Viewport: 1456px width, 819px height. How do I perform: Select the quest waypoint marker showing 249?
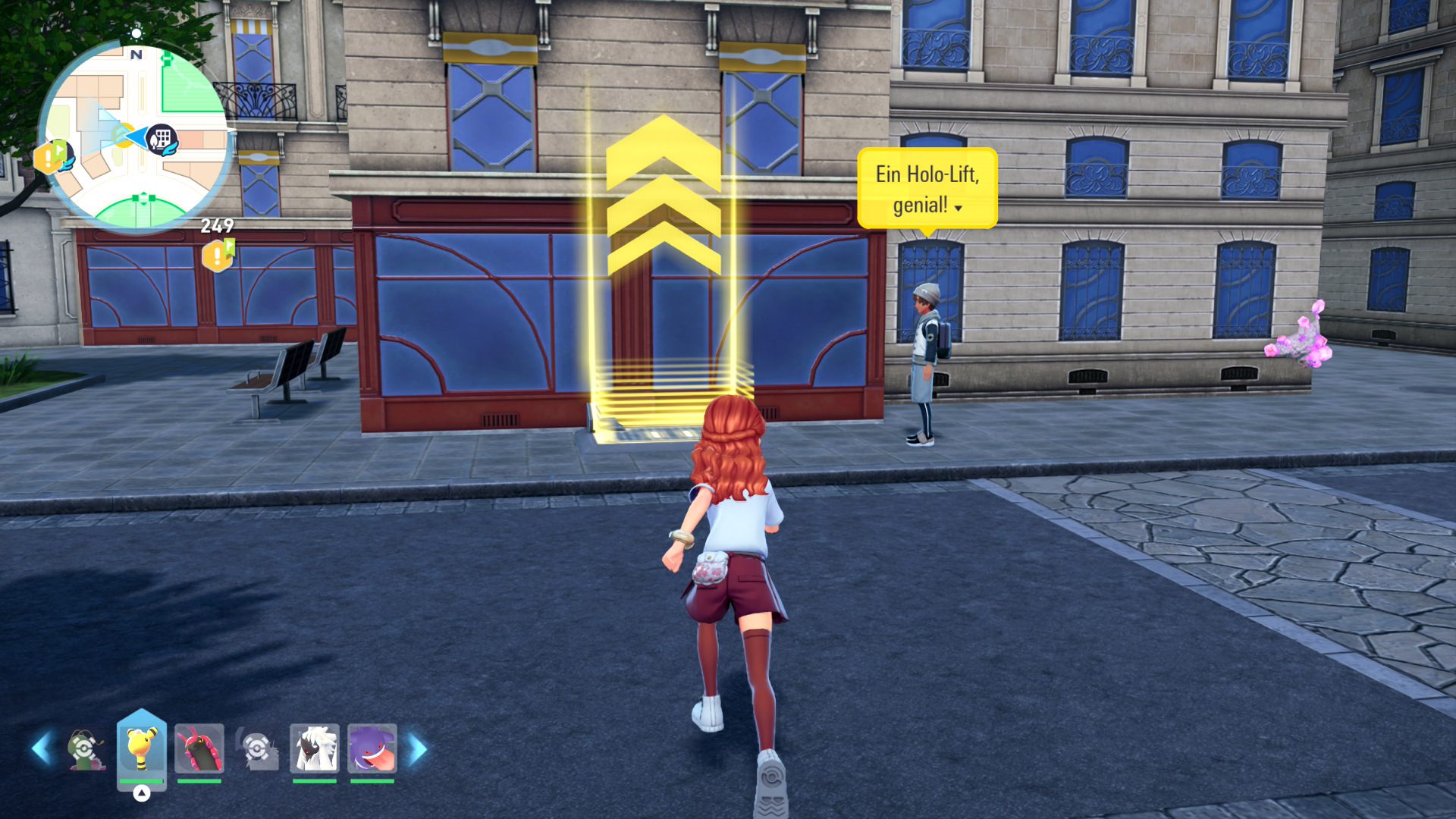218,254
